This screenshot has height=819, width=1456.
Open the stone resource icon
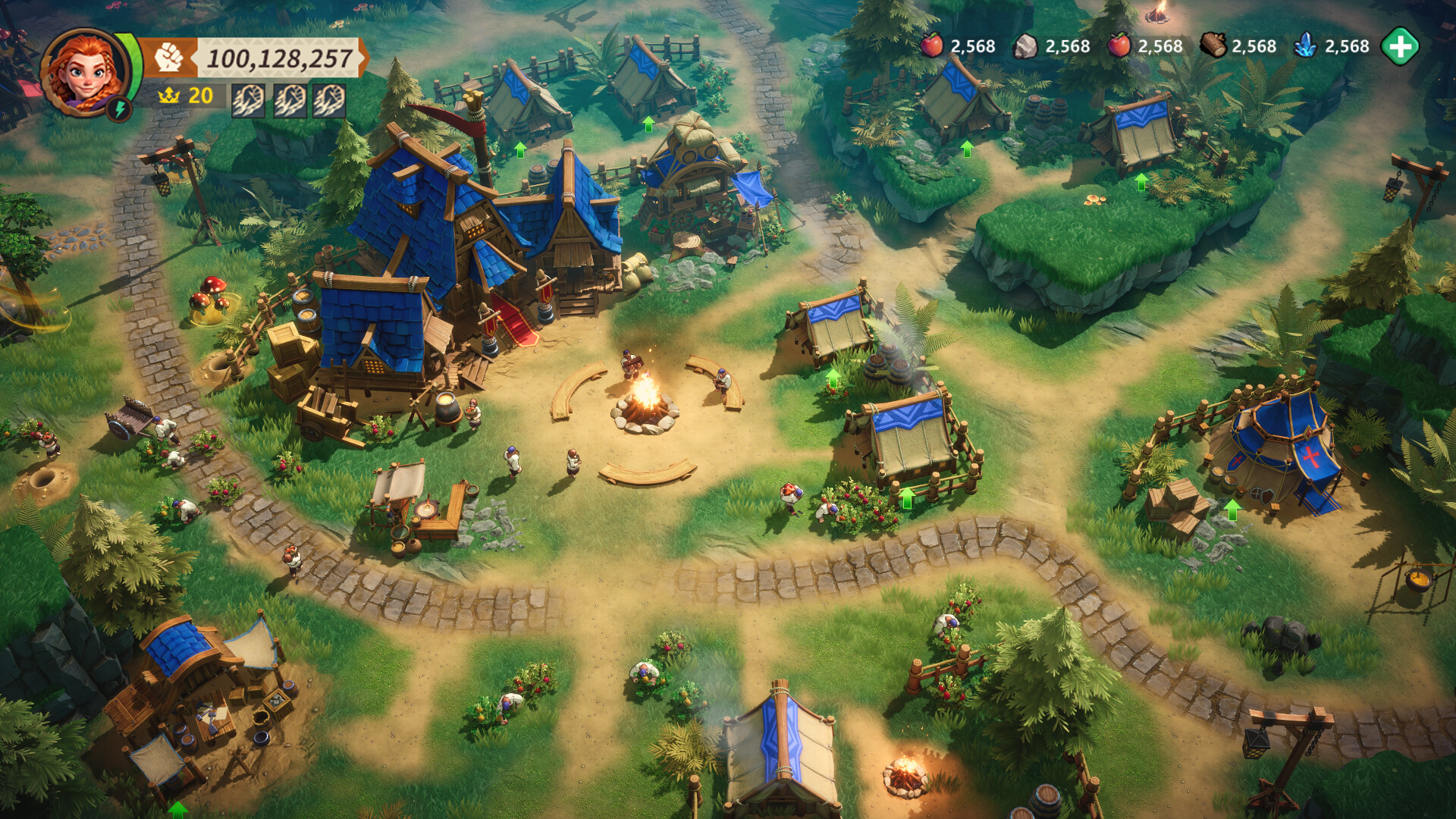tap(1025, 47)
